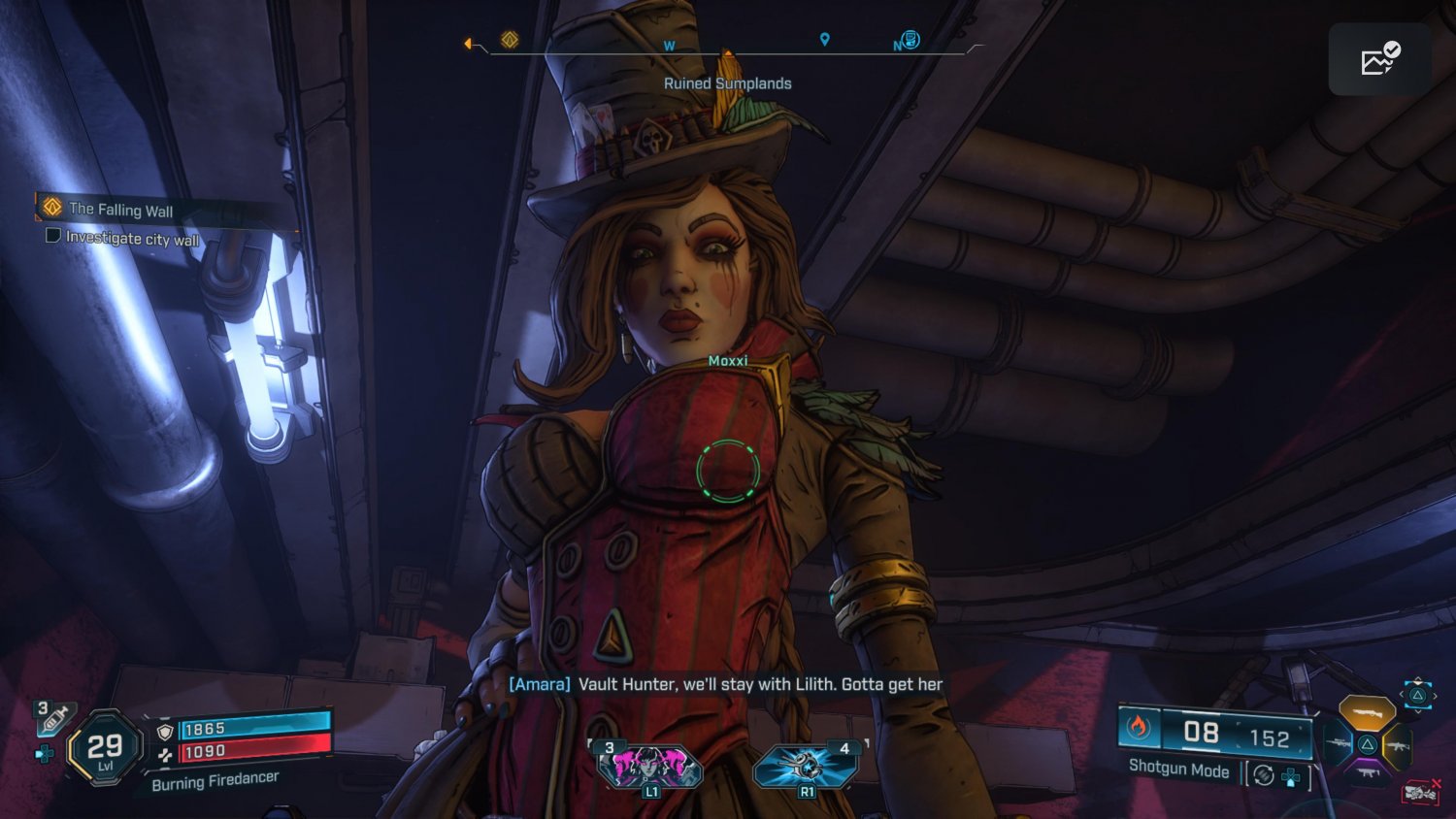
Task: Select the Moxxi nameplate
Action: (x=727, y=360)
